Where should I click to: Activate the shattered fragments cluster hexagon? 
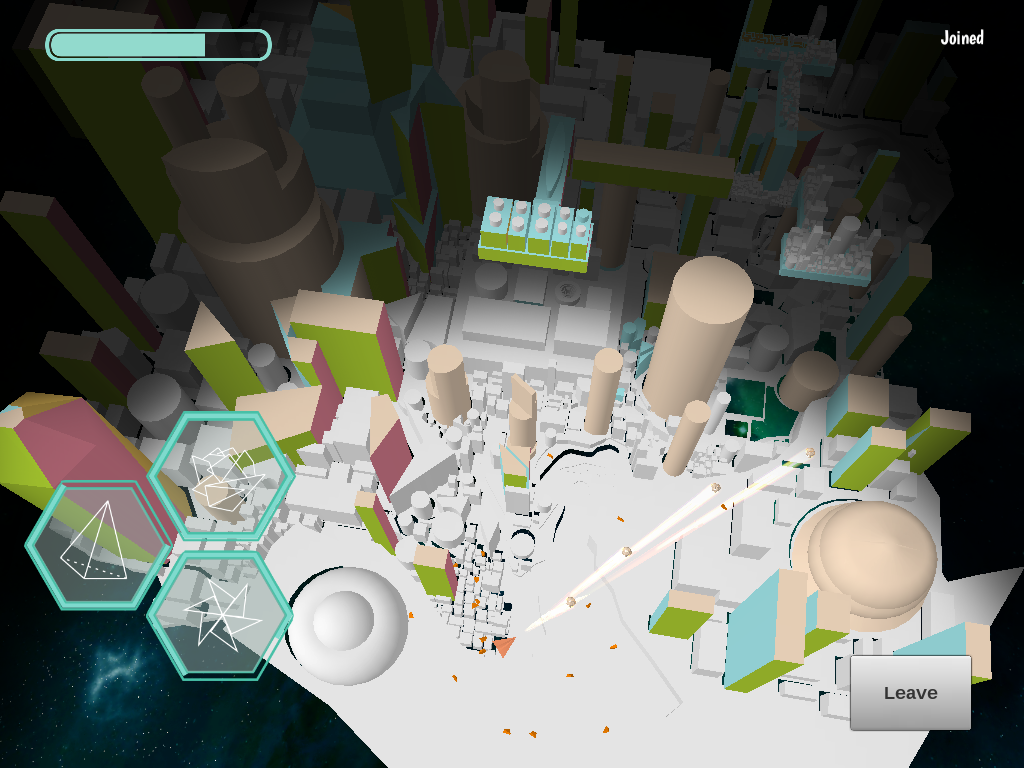point(221,477)
